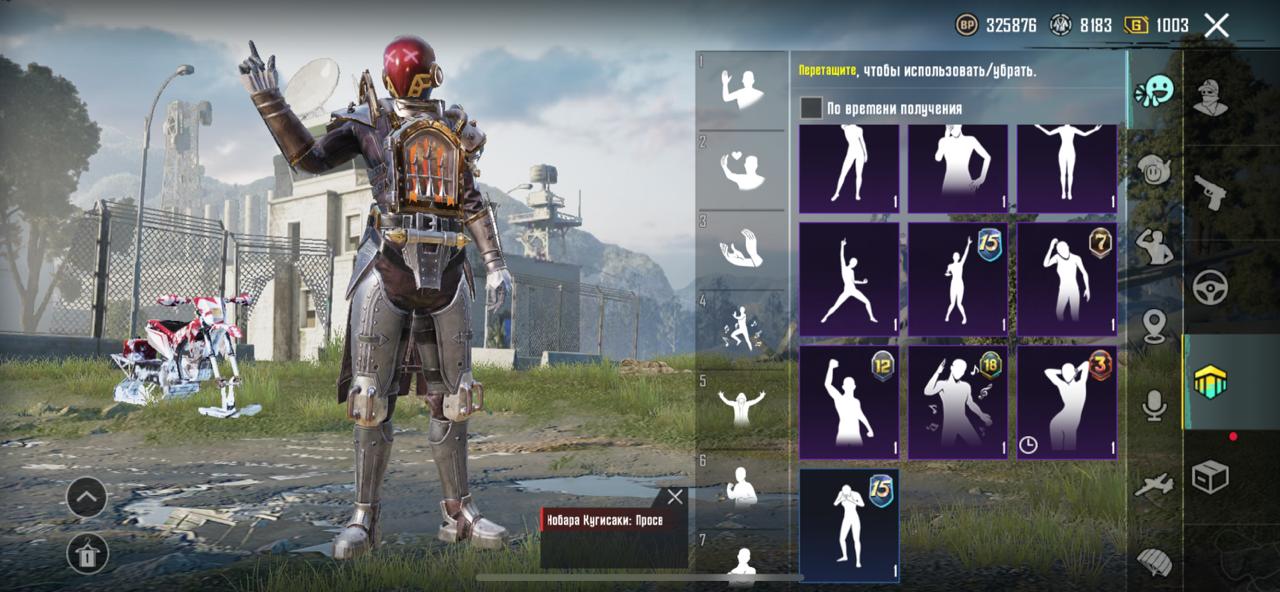Open the crate box category
This screenshot has width=1280, height=592.
coord(1210,477)
